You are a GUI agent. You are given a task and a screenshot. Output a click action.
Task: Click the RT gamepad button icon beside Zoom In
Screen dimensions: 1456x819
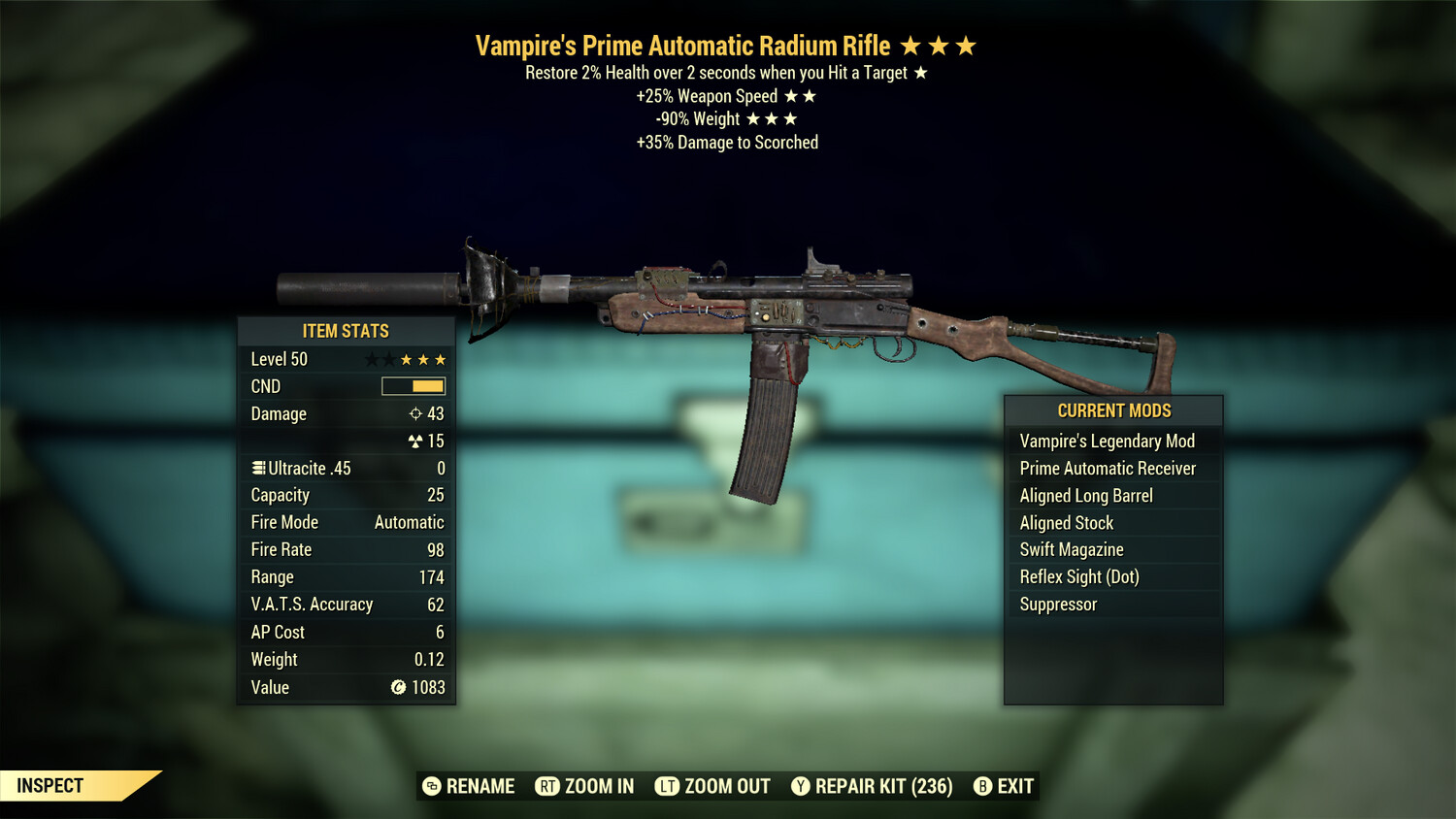[548, 786]
